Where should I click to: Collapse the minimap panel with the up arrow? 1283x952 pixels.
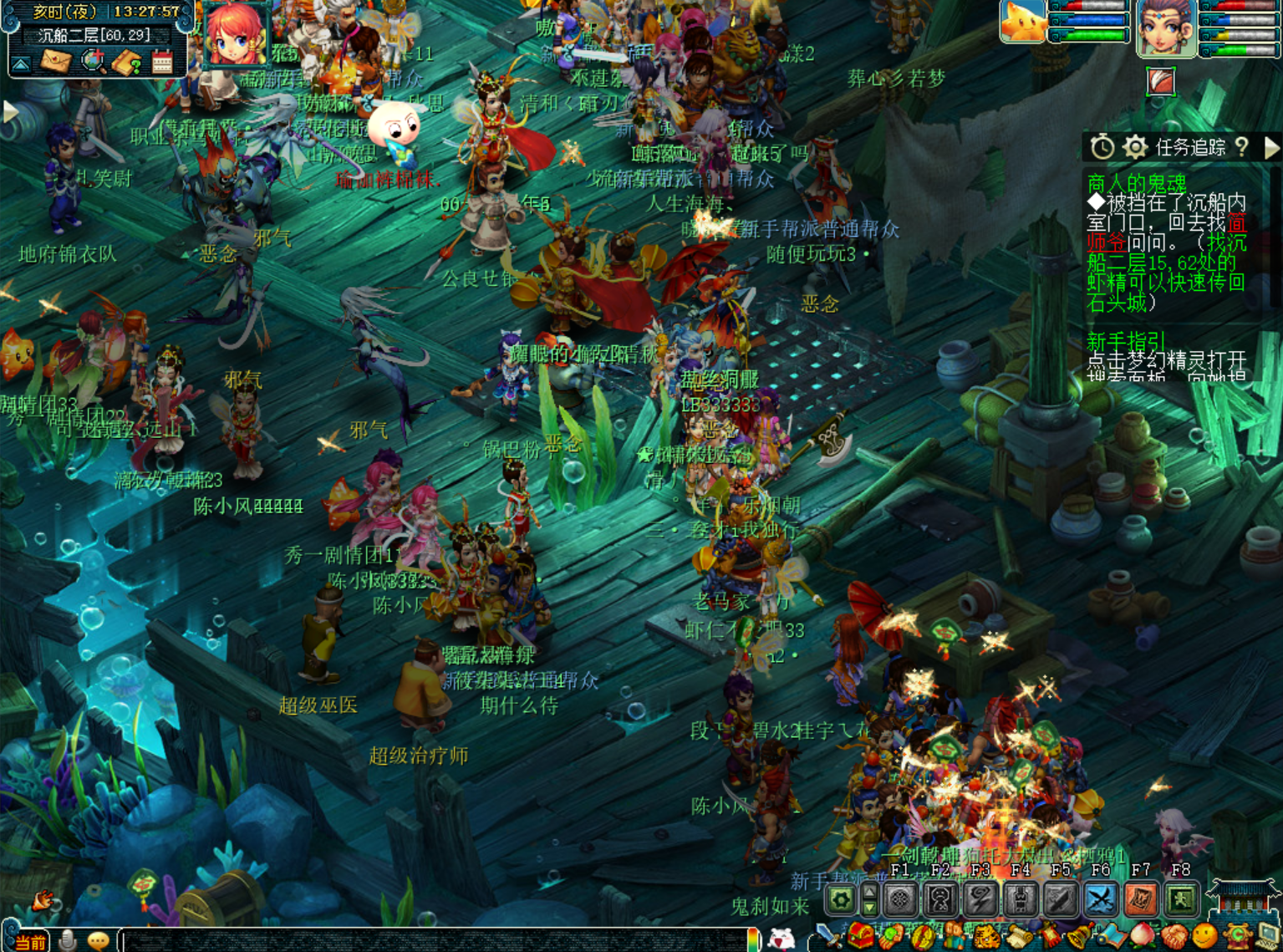pyautogui.click(x=21, y=64)
